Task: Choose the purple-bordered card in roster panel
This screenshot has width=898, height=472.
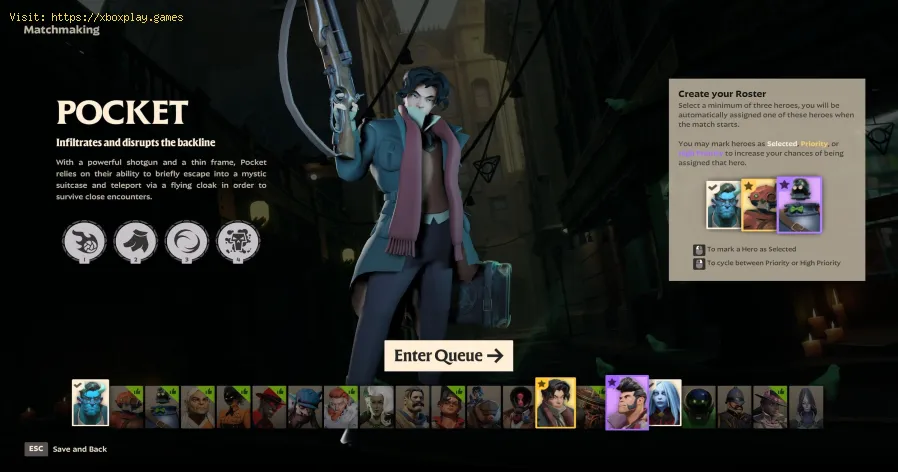Action: tap(799, 205)
